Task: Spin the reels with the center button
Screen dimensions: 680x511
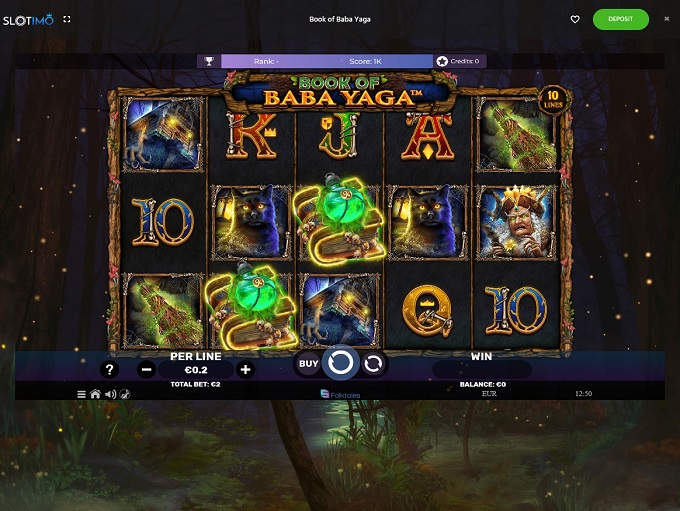Action: 341,363
